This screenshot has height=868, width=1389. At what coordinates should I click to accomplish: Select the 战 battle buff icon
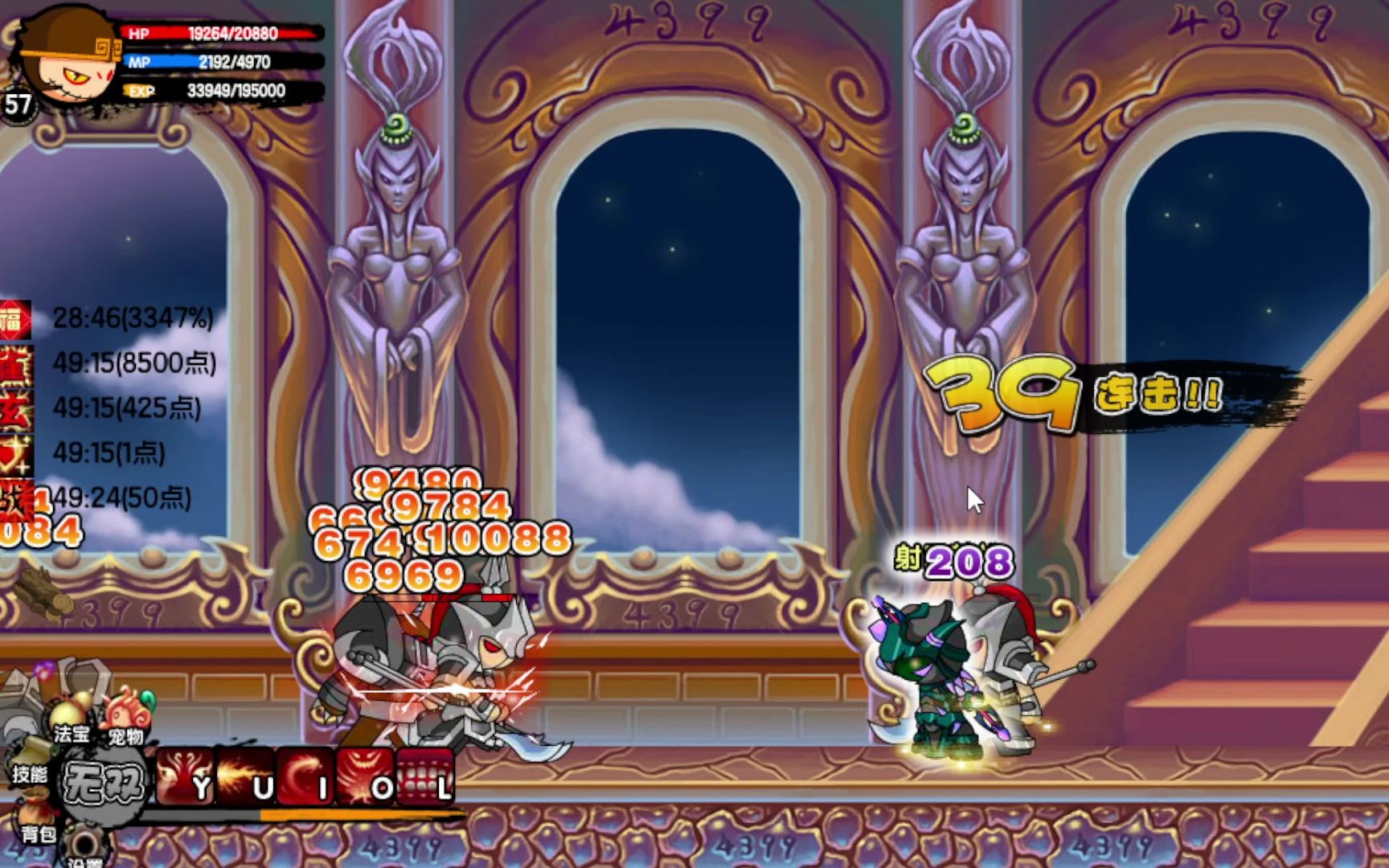[14, 498]
